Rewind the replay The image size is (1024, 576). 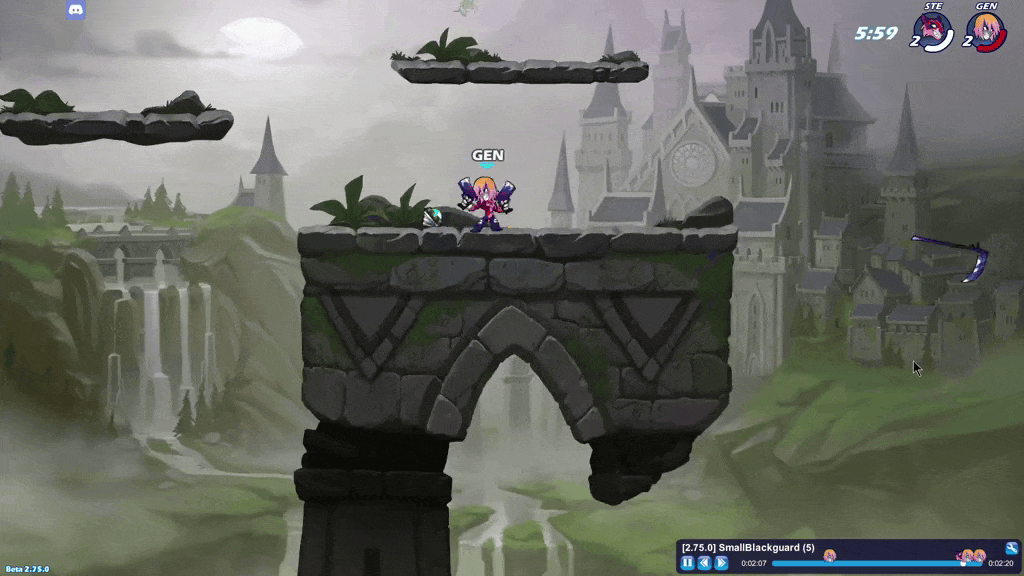pyautogui.click(x=705, y=563)
